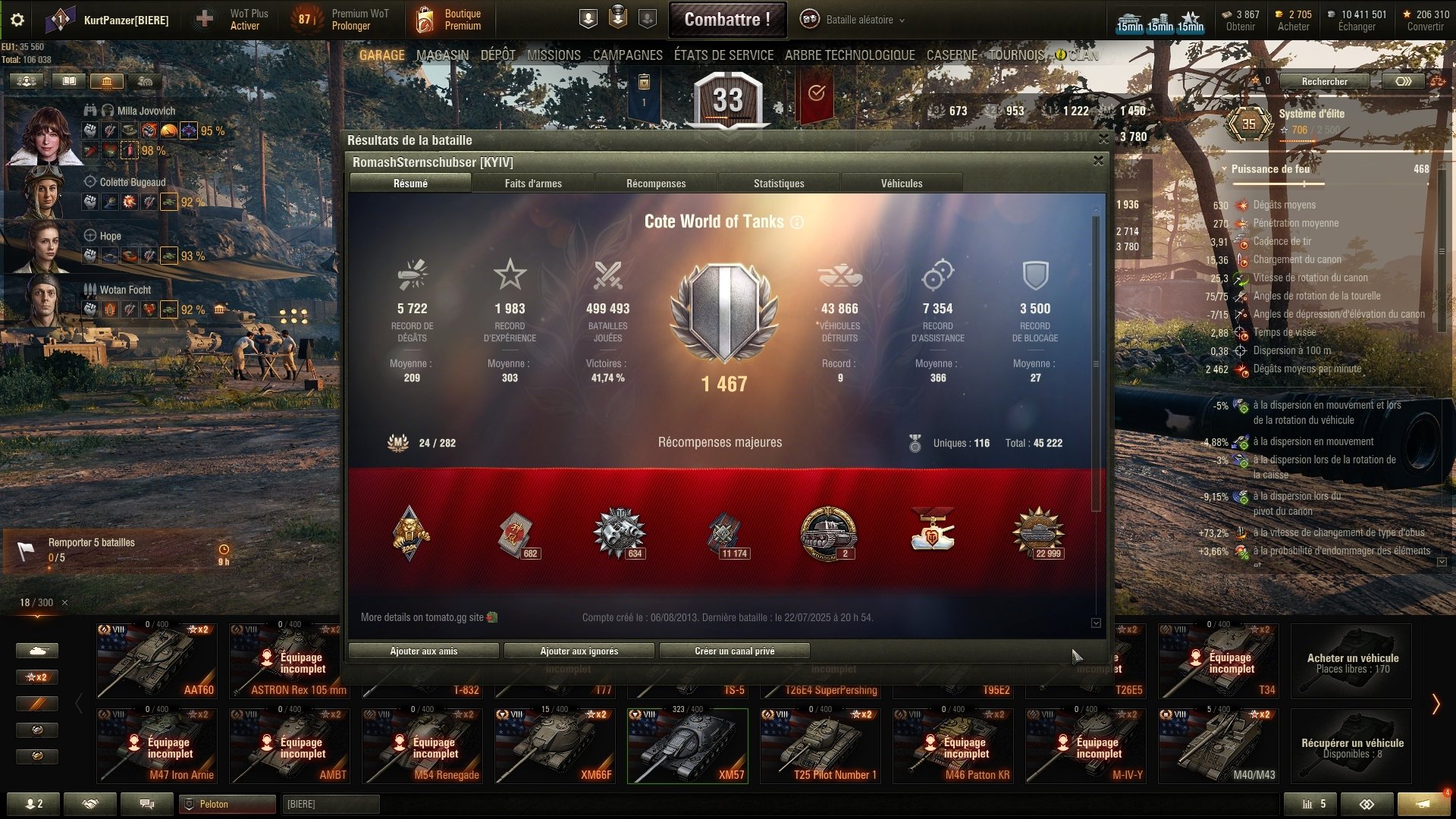
Task: Start battle with the Combattre ! button
Action: [726, 20]
